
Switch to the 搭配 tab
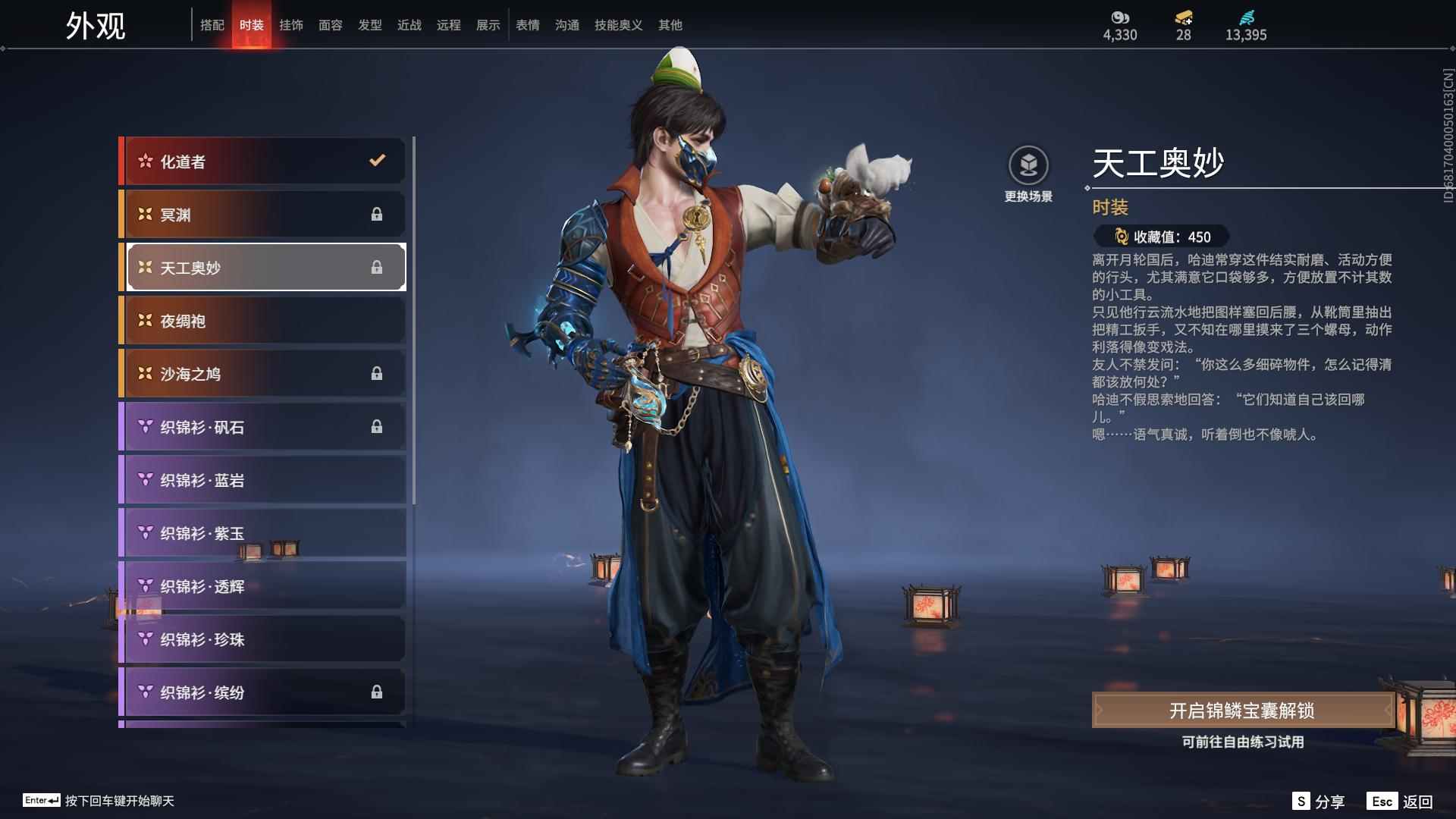pyautogui.click(x=212, y=25)
